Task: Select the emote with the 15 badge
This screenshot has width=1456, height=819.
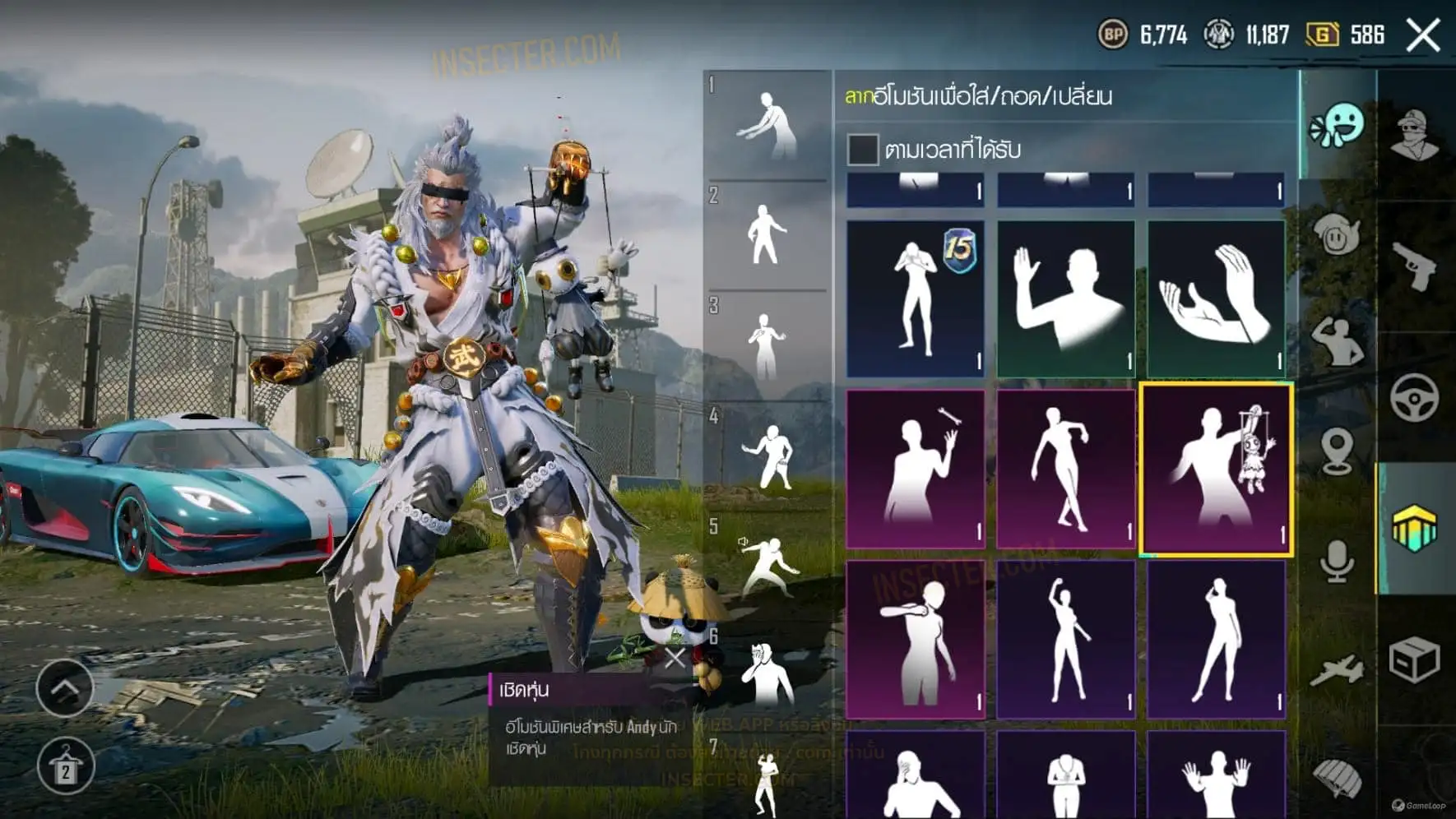Action: (915, 298)
